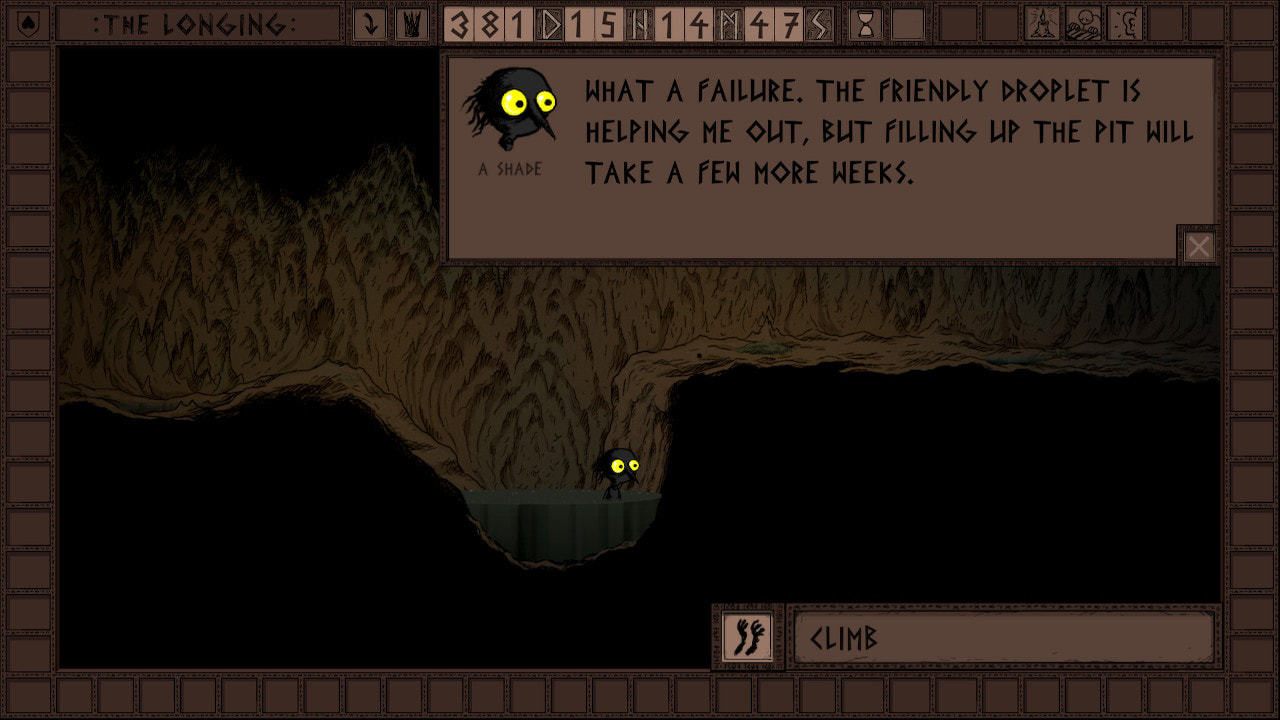Open the king's crown icon
Screen dimensions: 1280x720
(x=411, y=24)
